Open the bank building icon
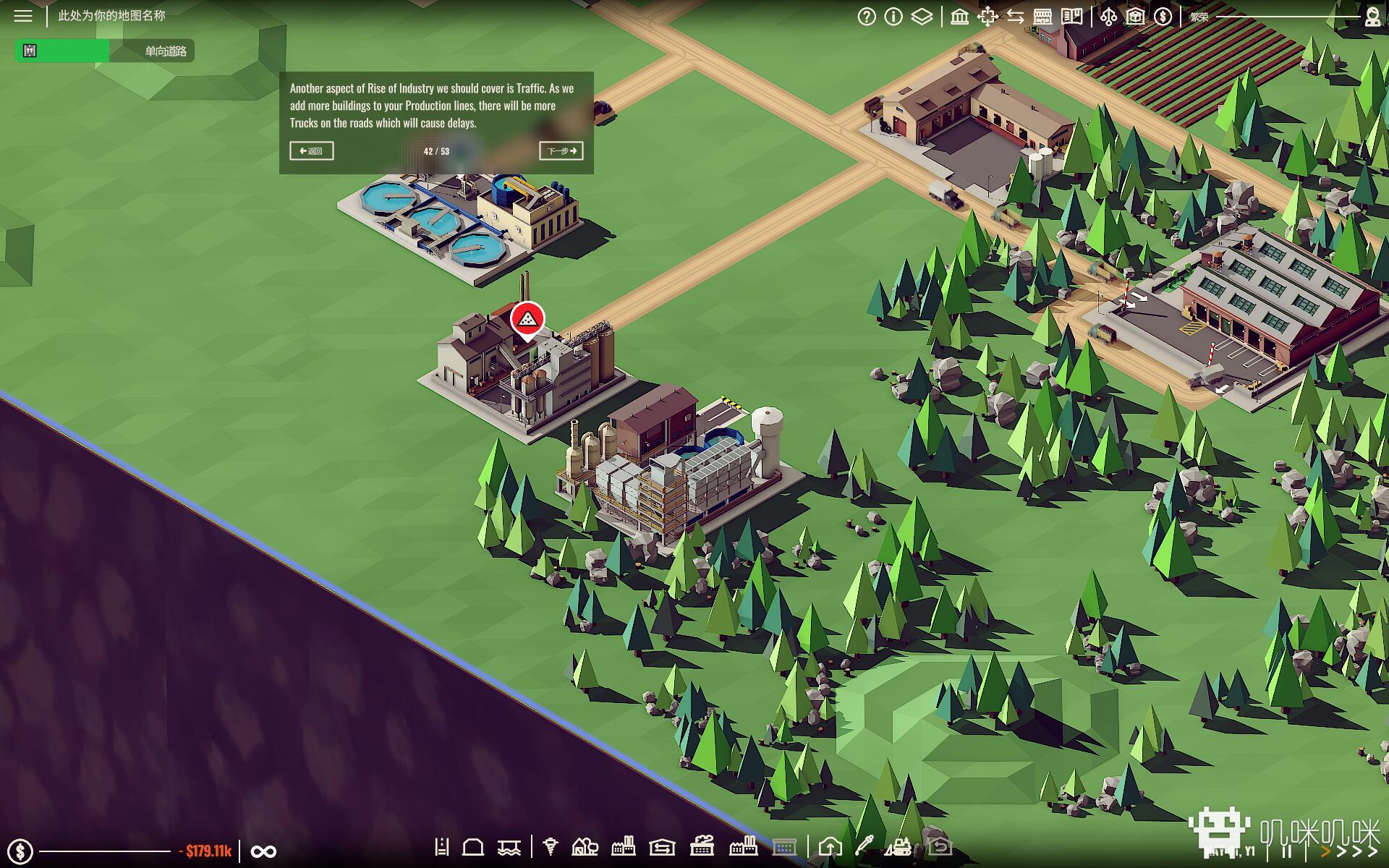 (x=960, y=17)
